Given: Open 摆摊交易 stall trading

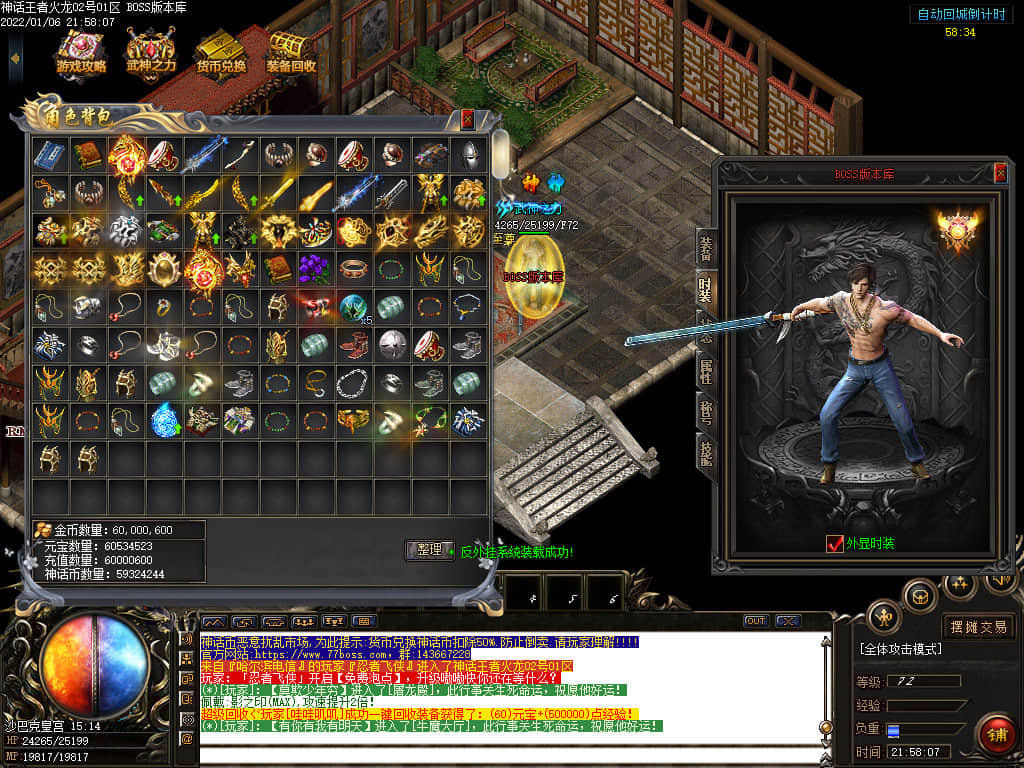Looking at the screenshot, I should point(978,627).
